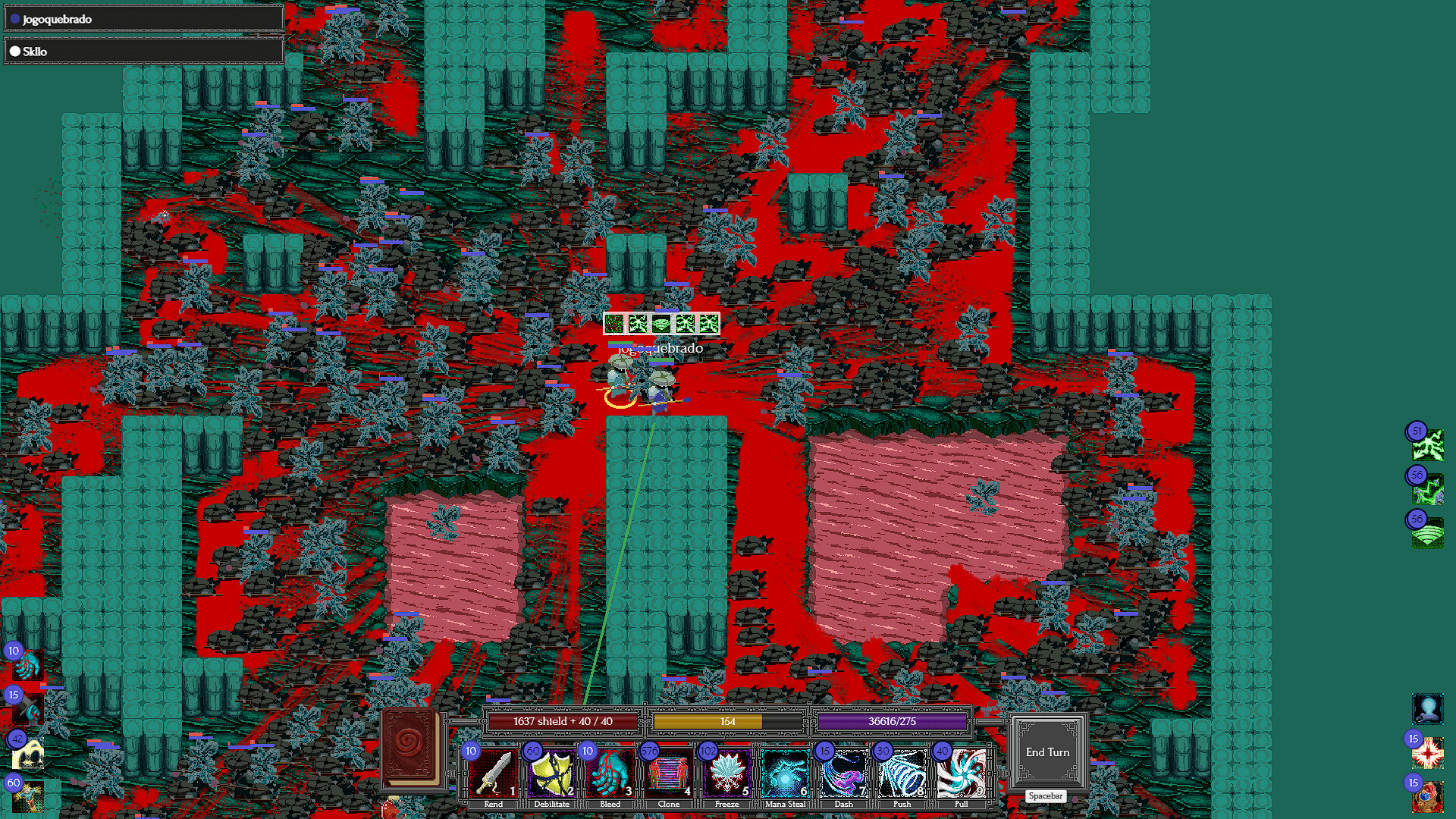Select the jogoquebrado nameplate panel
The image size is (1456, 819).
[x=143, y=17]
